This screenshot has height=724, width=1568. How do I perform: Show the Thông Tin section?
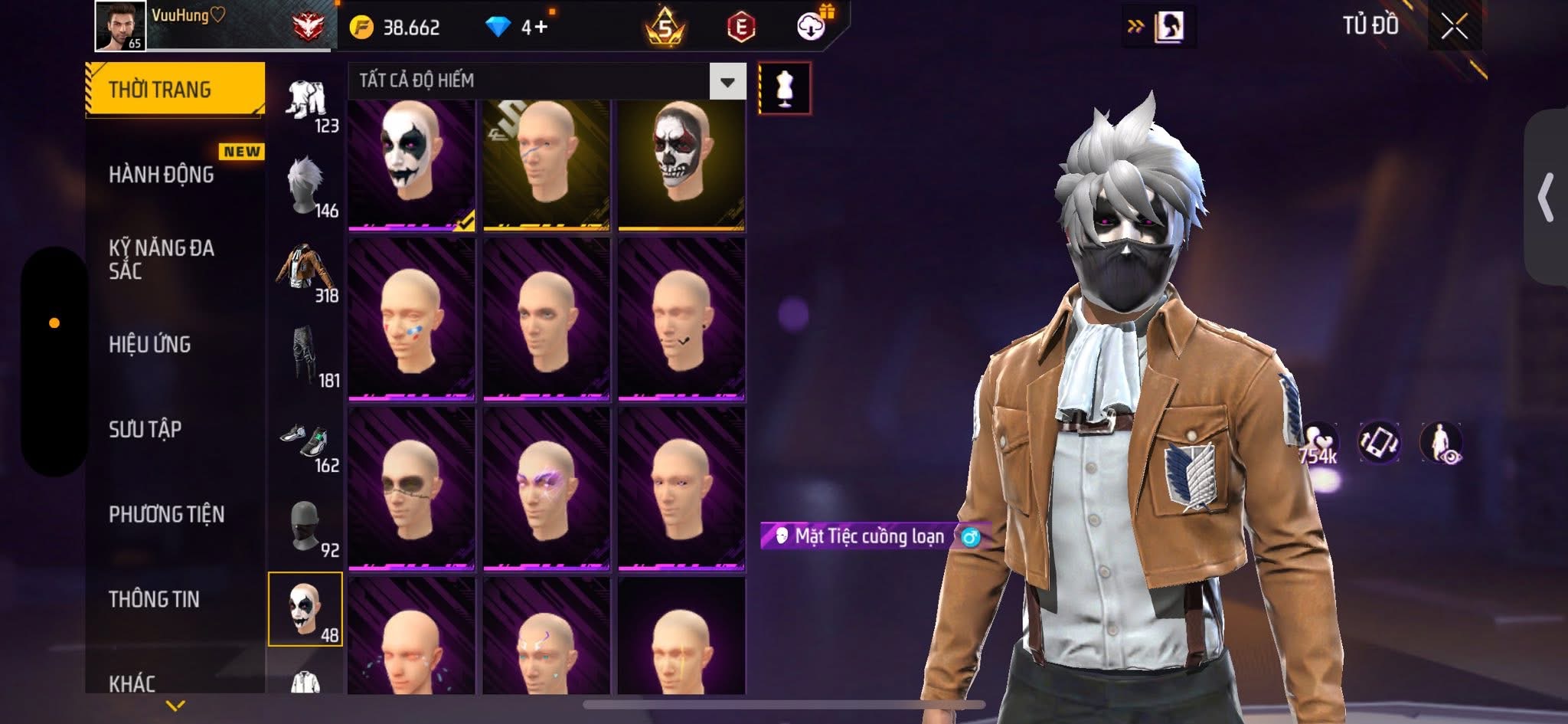tap(154, 599)
